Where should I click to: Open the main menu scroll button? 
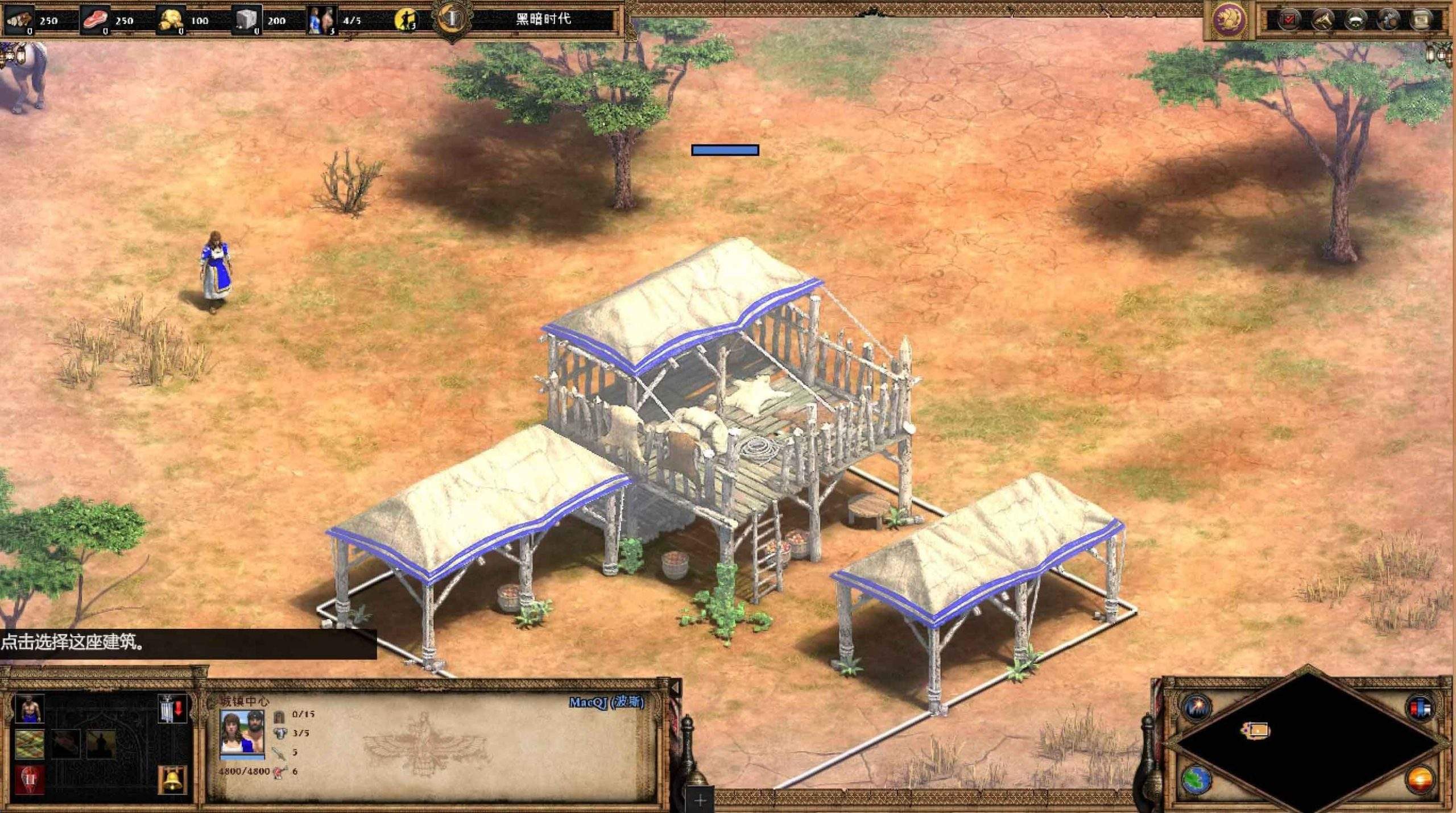(1421, 20)
